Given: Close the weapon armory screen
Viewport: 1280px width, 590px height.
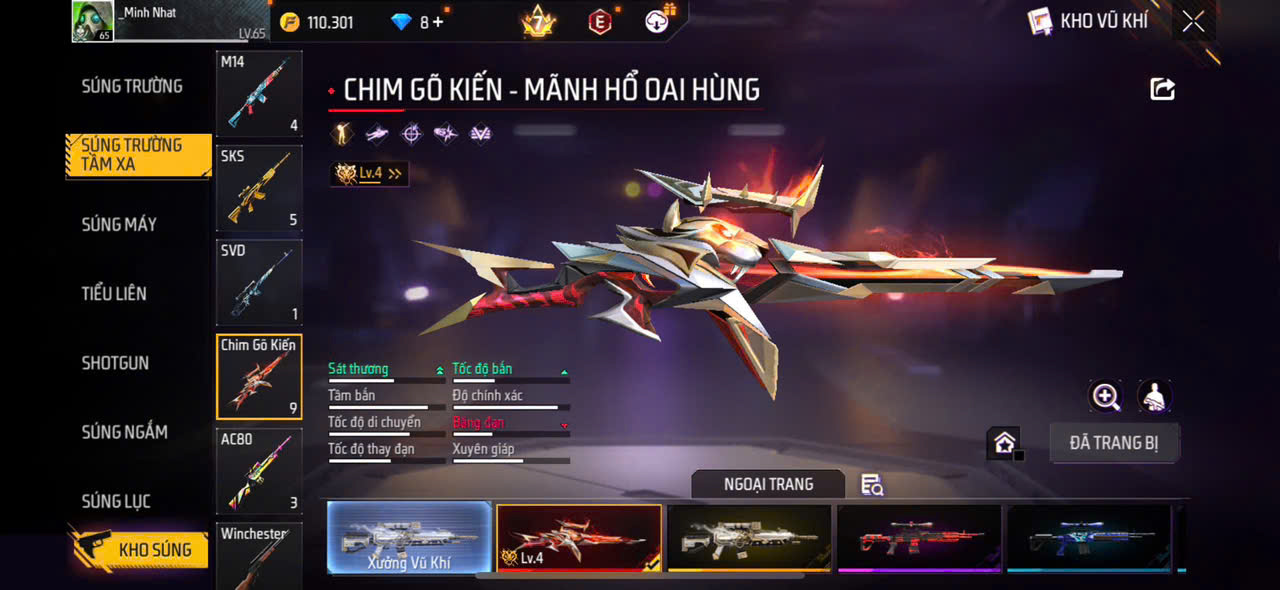Looking at the screenshot, I should tap(1193, 21).
